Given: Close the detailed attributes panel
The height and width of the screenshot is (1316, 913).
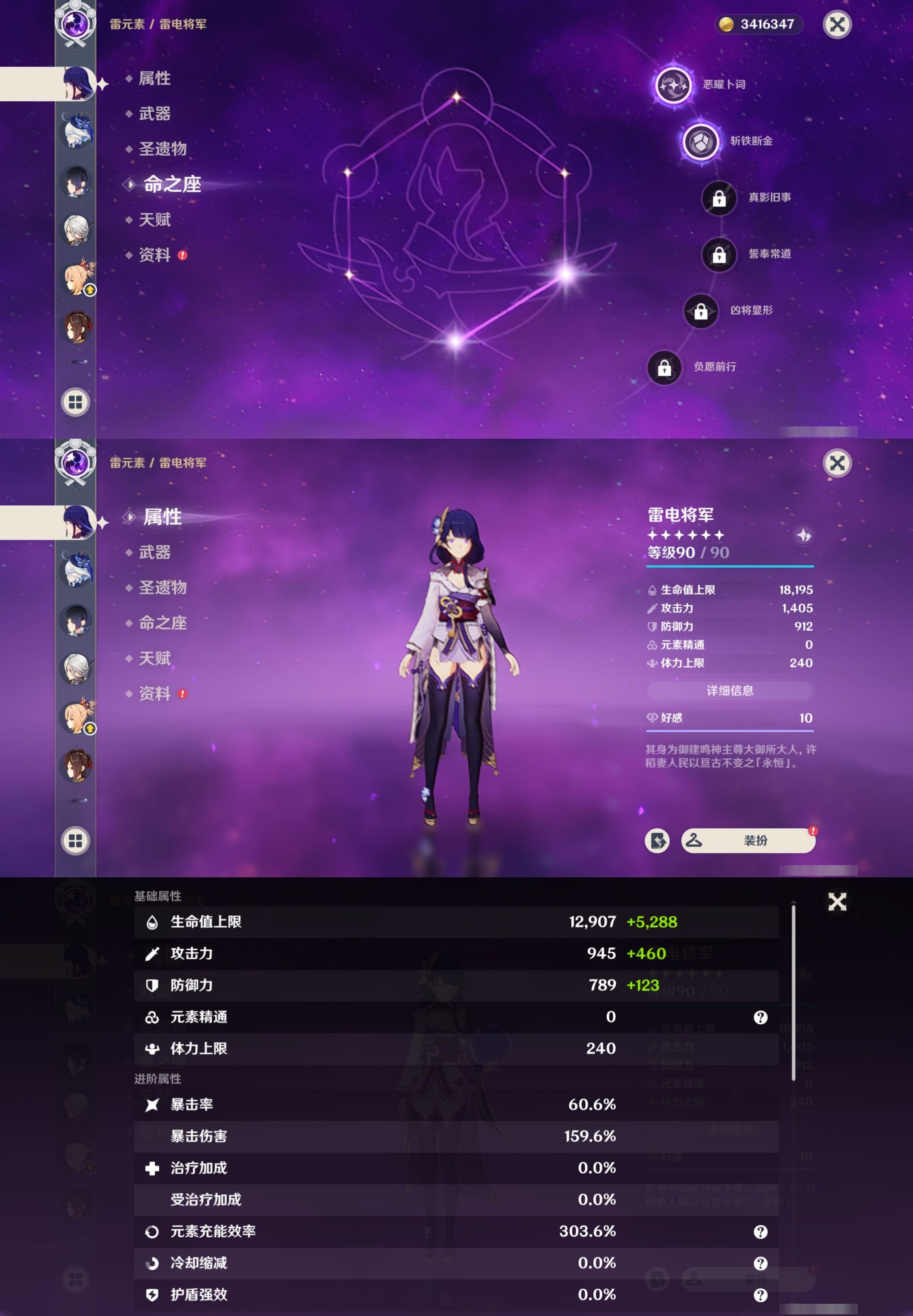Looking at the screenshot, I should click(x=837, y=901).
